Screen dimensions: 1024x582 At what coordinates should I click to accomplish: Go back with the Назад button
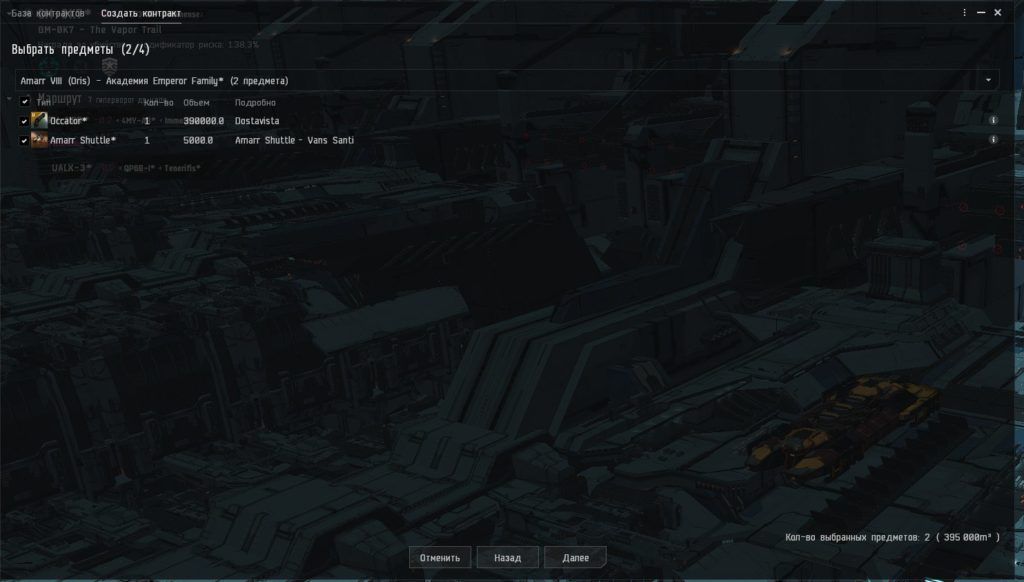pos(507,557)
